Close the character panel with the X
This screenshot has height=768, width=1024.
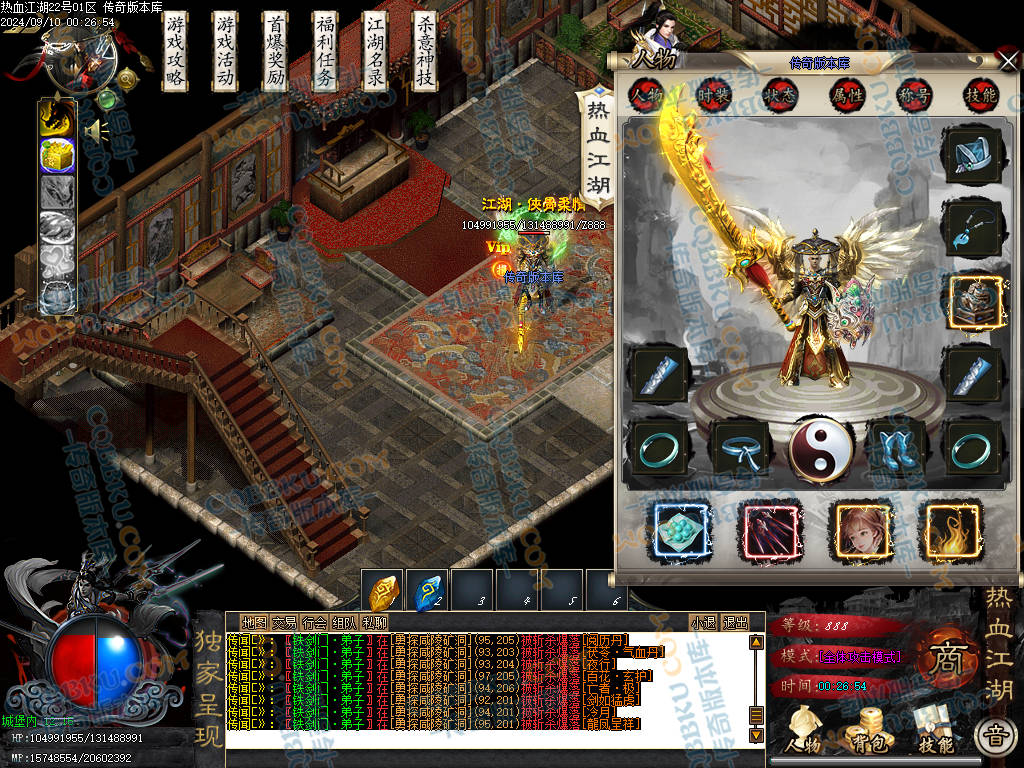click(x=1008, y=62)
